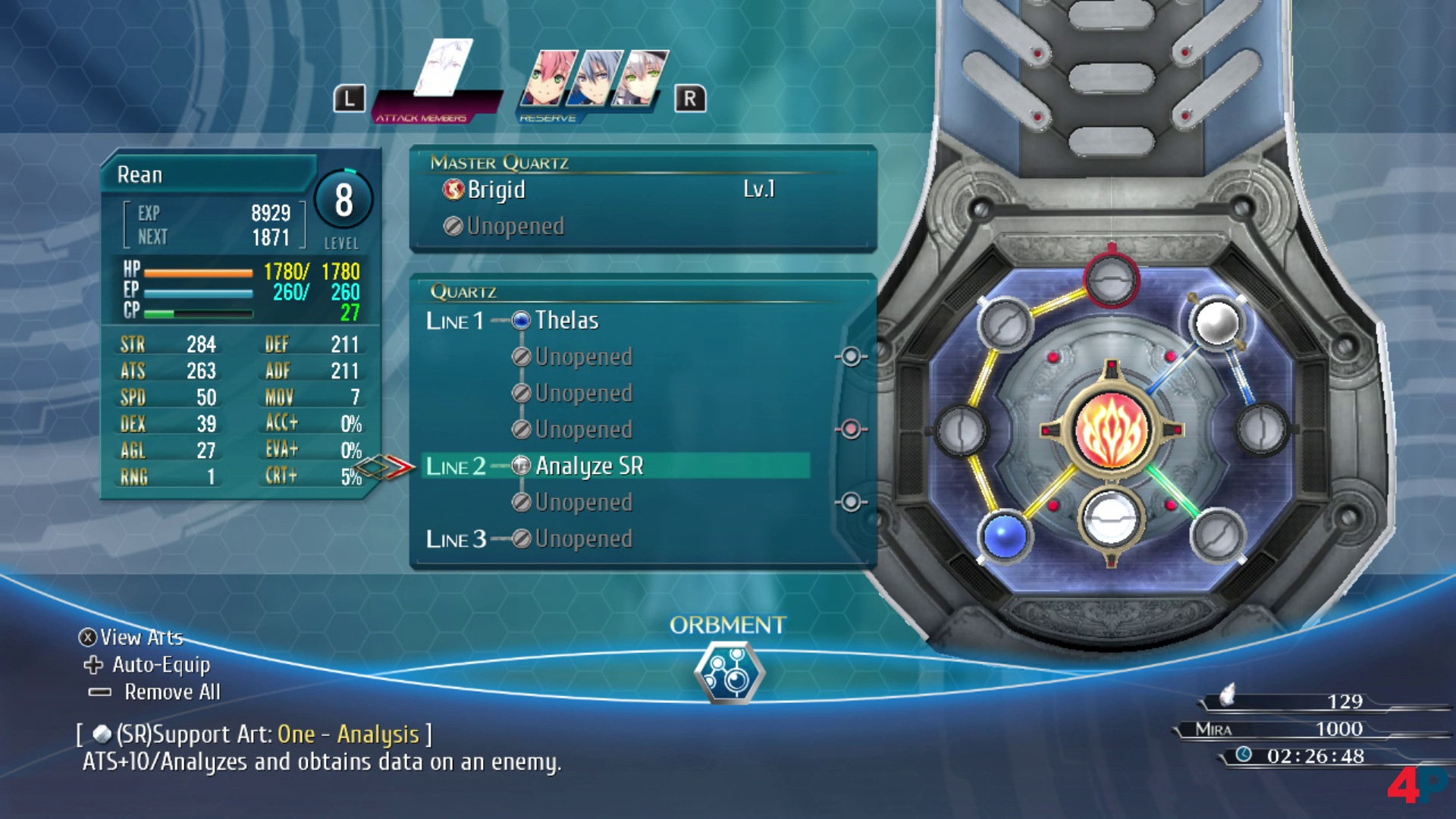This screenshot has width=1456, height=819.
Task: Select the Analyze SR quartz entry
Action: (588, 466)
